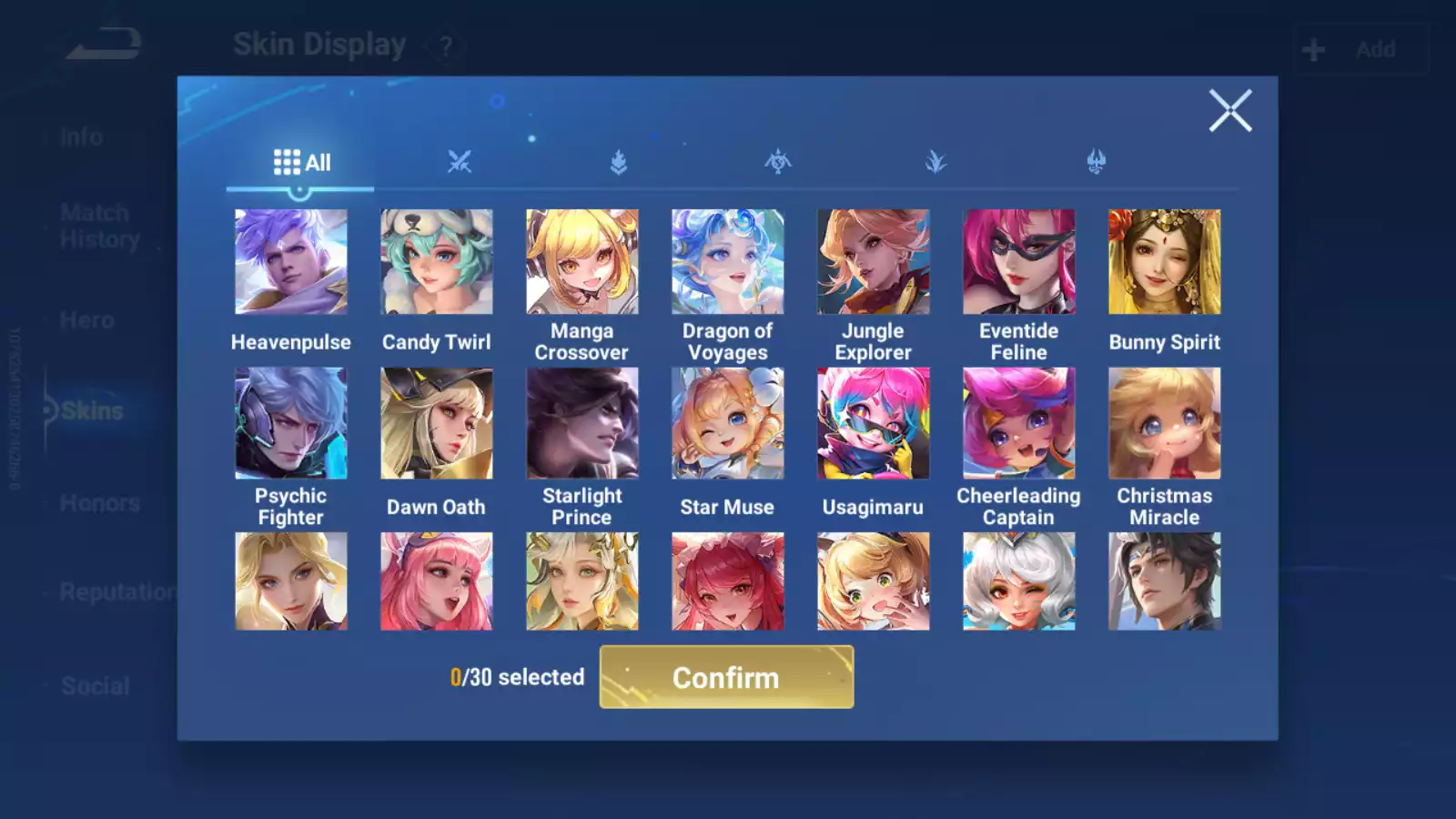Pick the Manga Crossover skin

582,262
